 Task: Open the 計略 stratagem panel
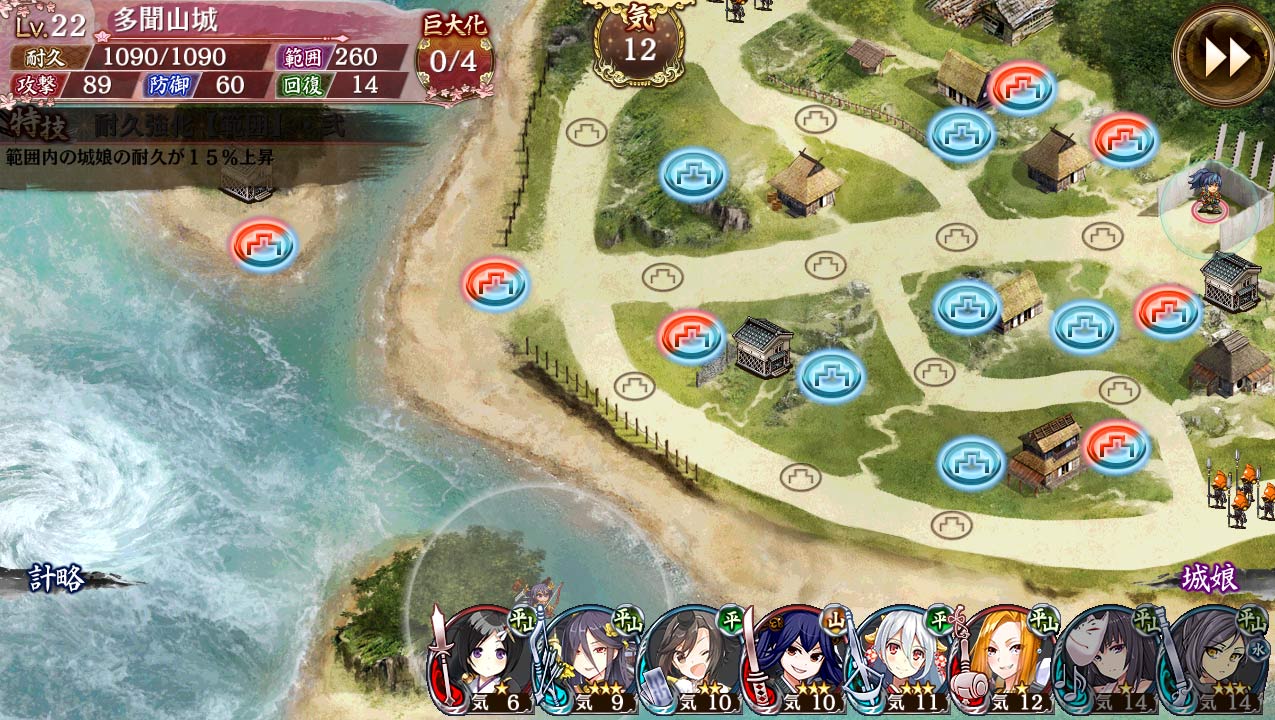[58, 578]
